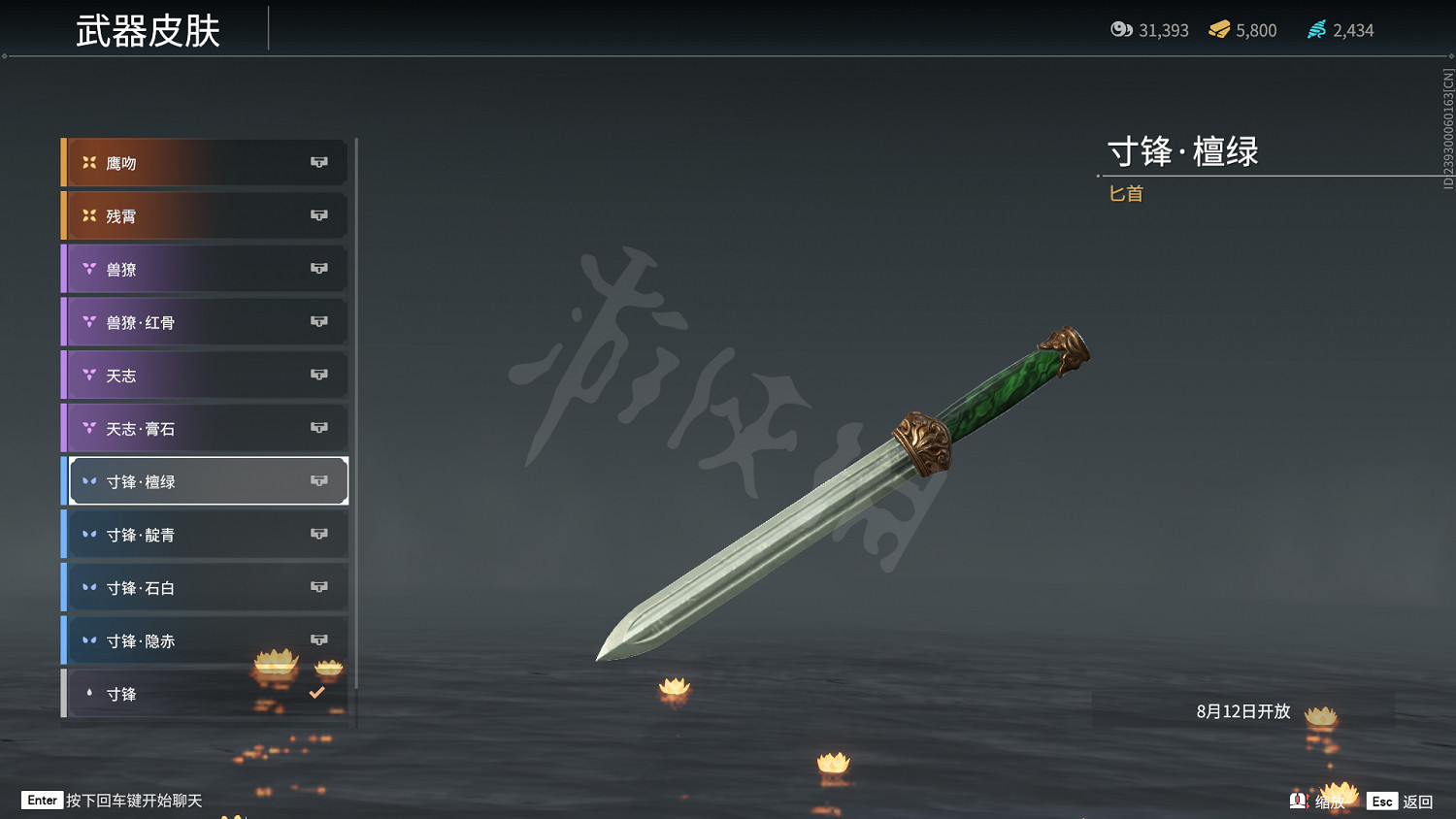This screenshot has height=819, width=1456.
Task: Select the 残霄 weapon skin
Action: (x=175, y=215)
